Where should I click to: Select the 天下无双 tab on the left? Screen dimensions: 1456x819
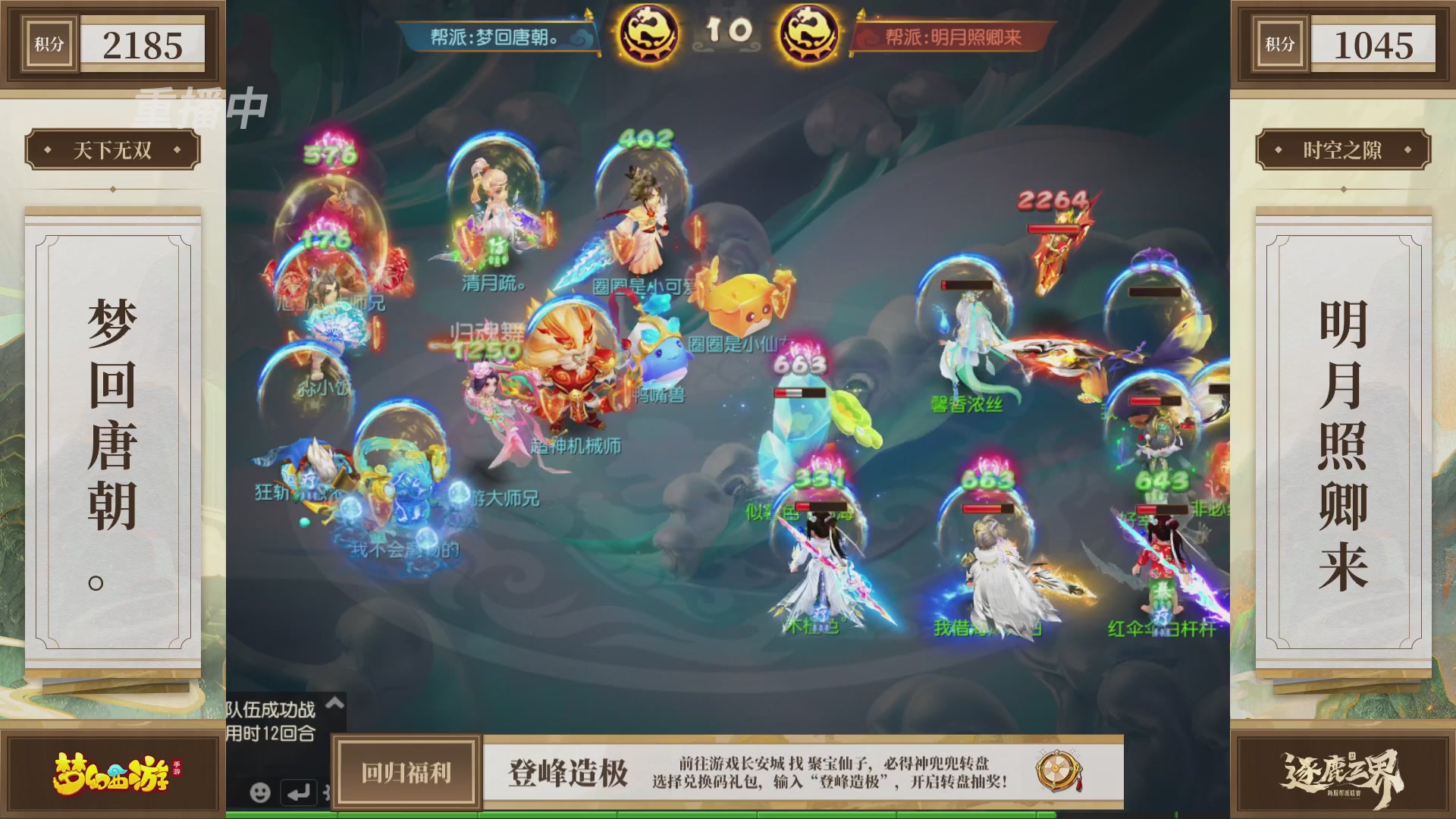111,150
